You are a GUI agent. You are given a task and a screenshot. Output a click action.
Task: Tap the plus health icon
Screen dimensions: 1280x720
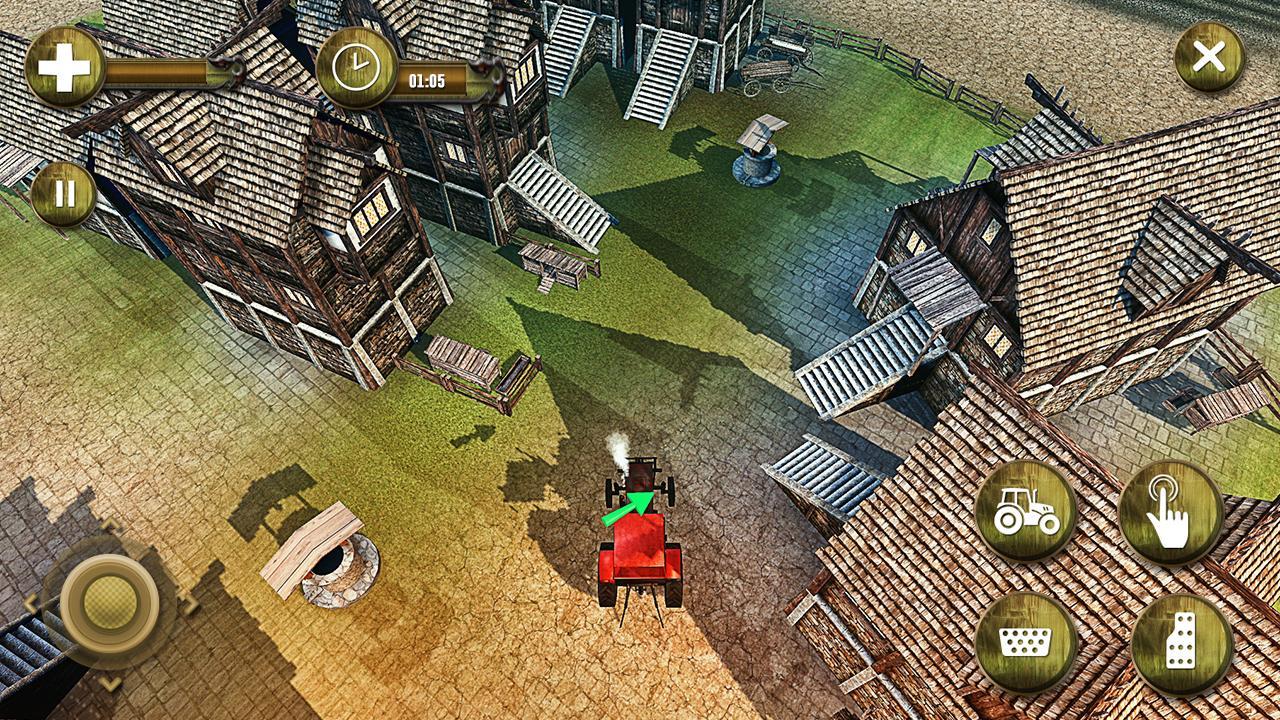click(62, 65)
